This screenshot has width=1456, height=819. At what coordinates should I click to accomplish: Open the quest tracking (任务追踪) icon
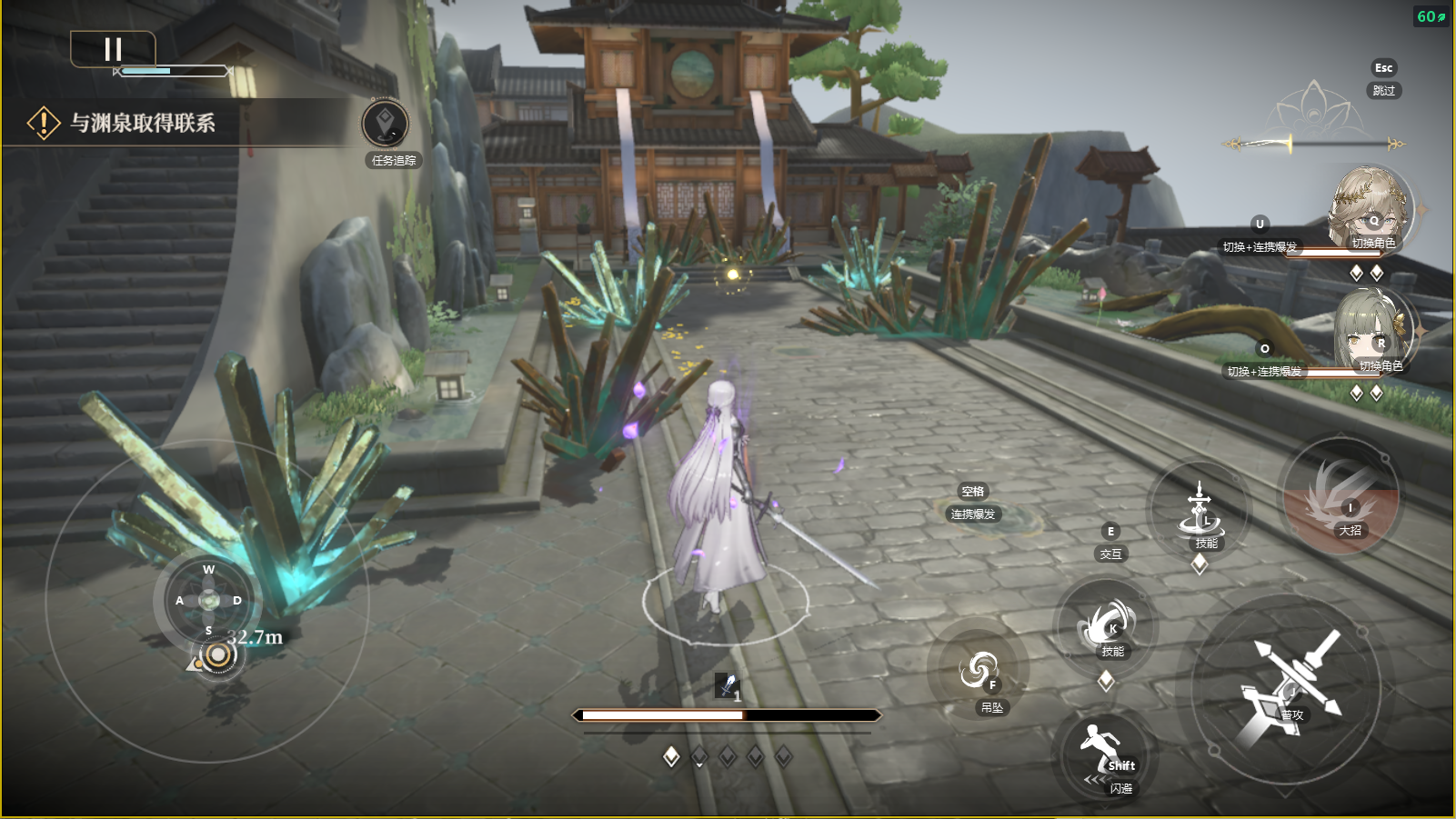click(x=386, y=125)
